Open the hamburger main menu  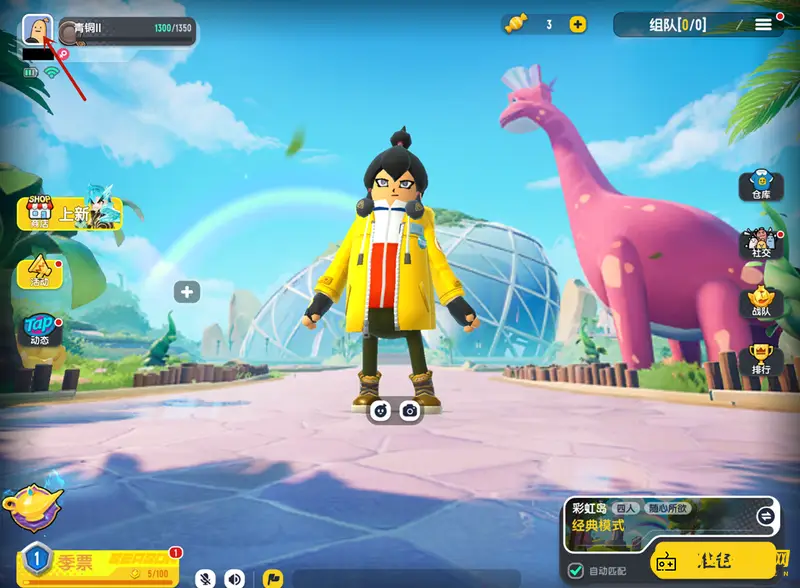point(763,24)
